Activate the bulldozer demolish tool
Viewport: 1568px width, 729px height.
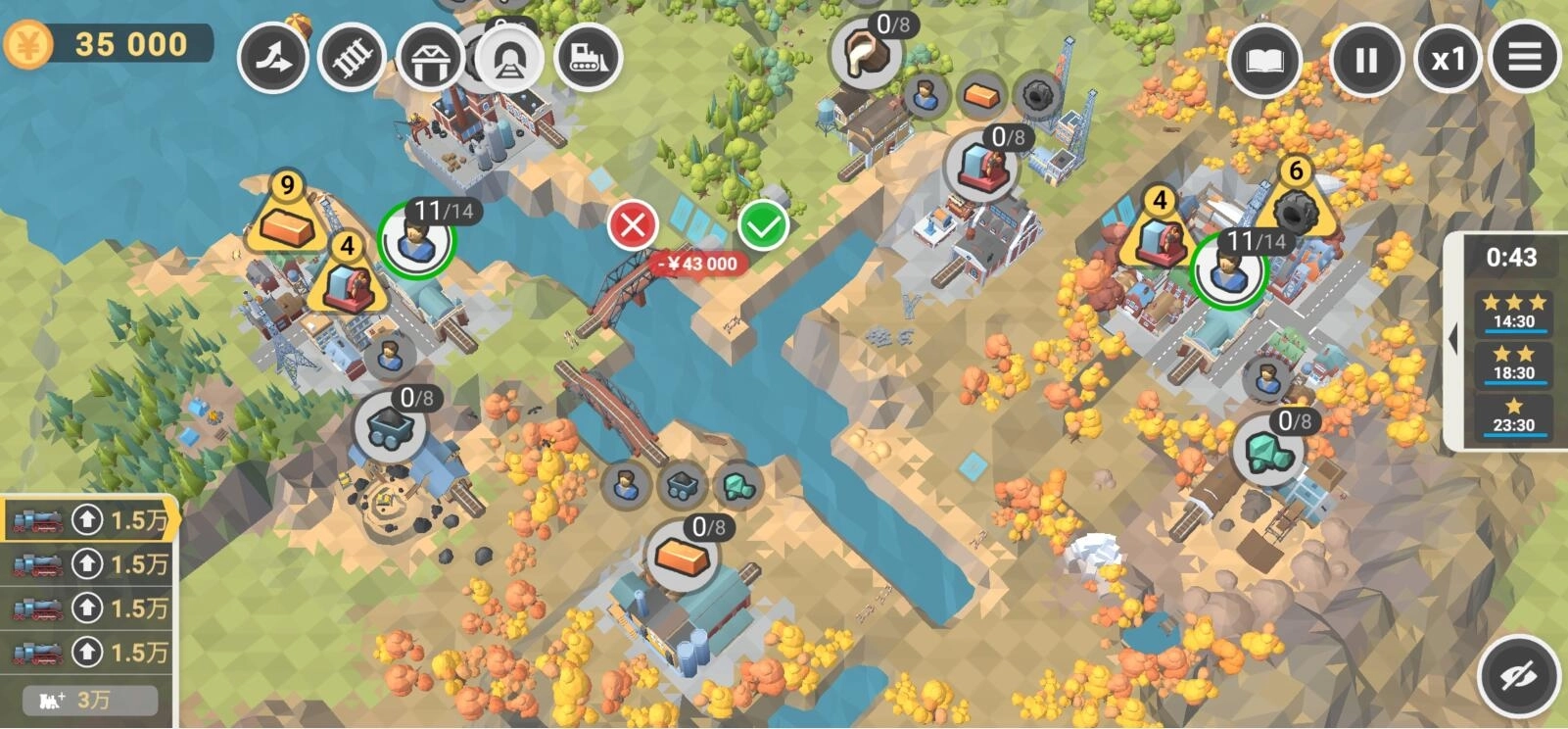pyautogui.click(x=588, y=59)
